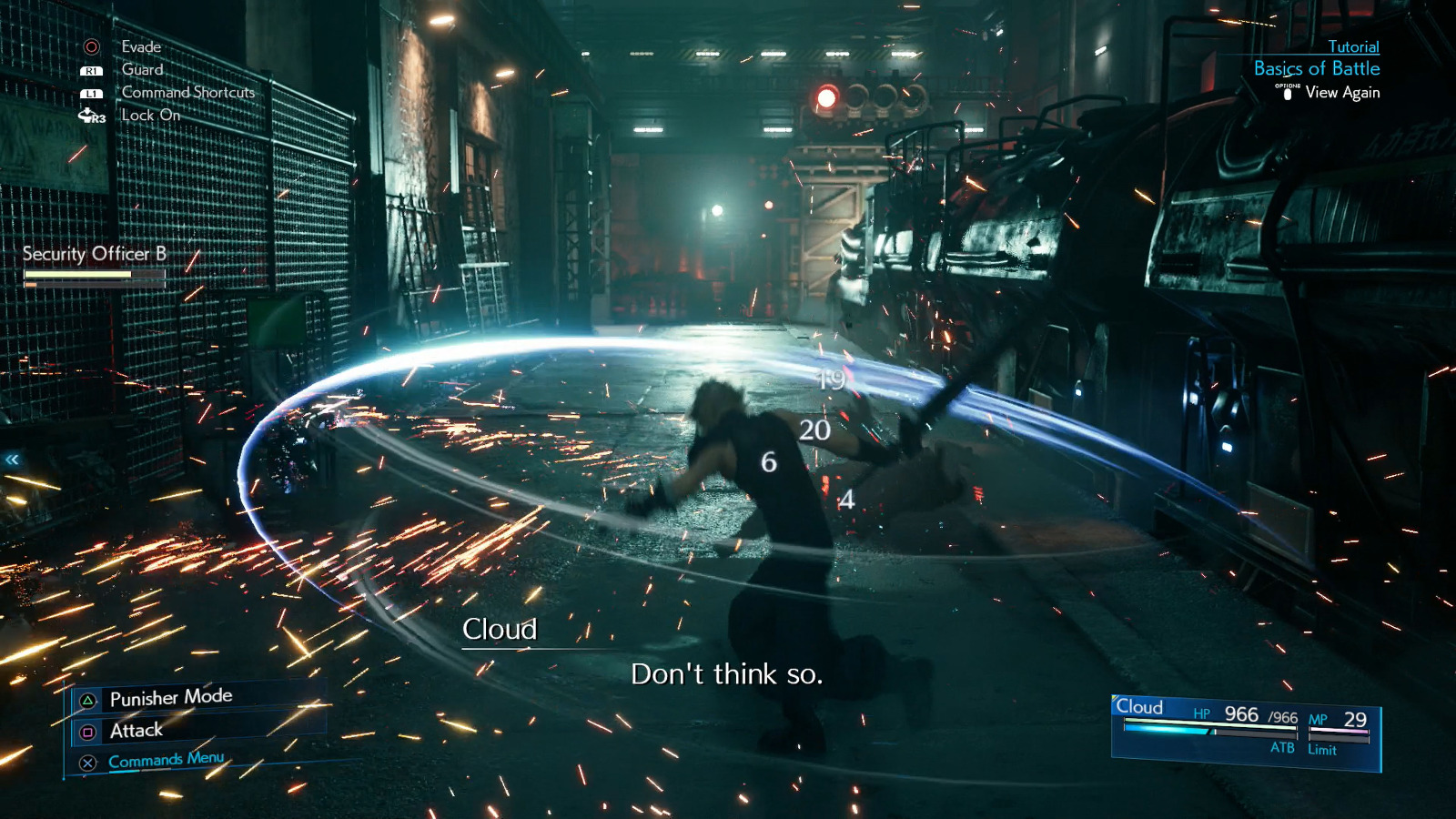
Task: Click the X icon beside Commands Menu
Action: pyautogui.click(x=86, y=761)
